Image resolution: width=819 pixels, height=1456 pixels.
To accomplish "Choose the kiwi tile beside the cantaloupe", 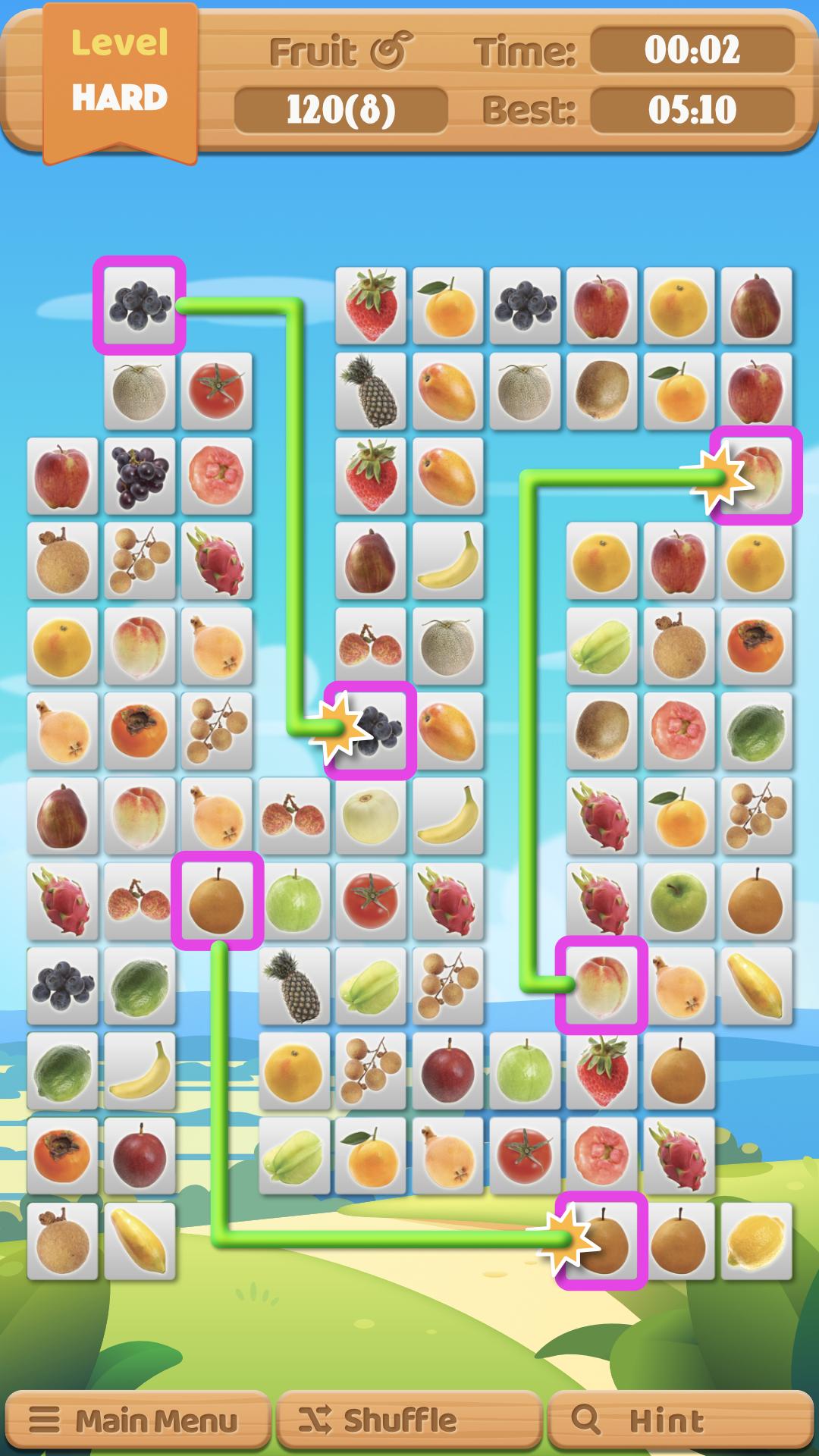I will point(601,390).
